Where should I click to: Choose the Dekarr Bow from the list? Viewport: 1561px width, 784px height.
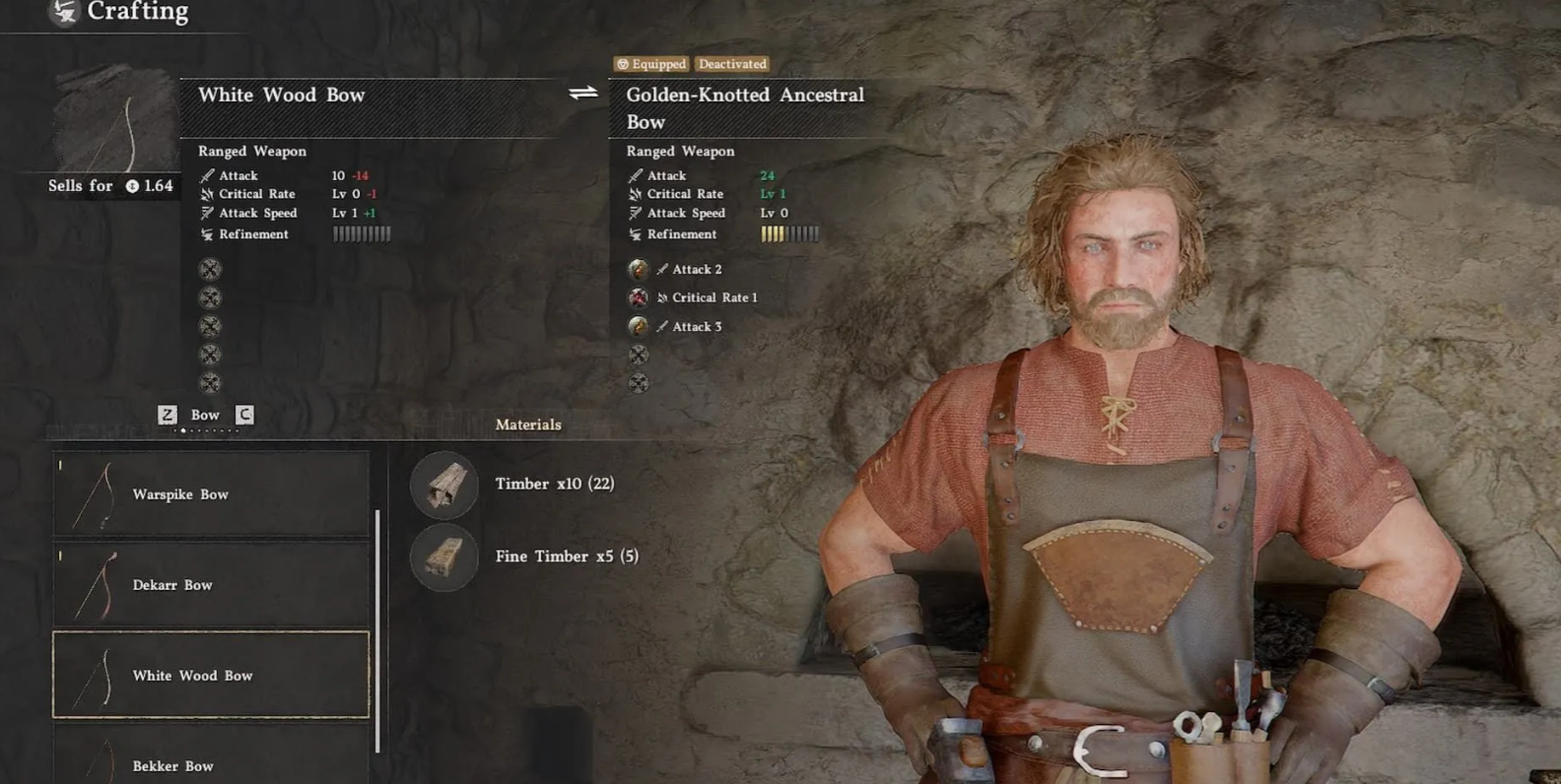coord(211,585)
